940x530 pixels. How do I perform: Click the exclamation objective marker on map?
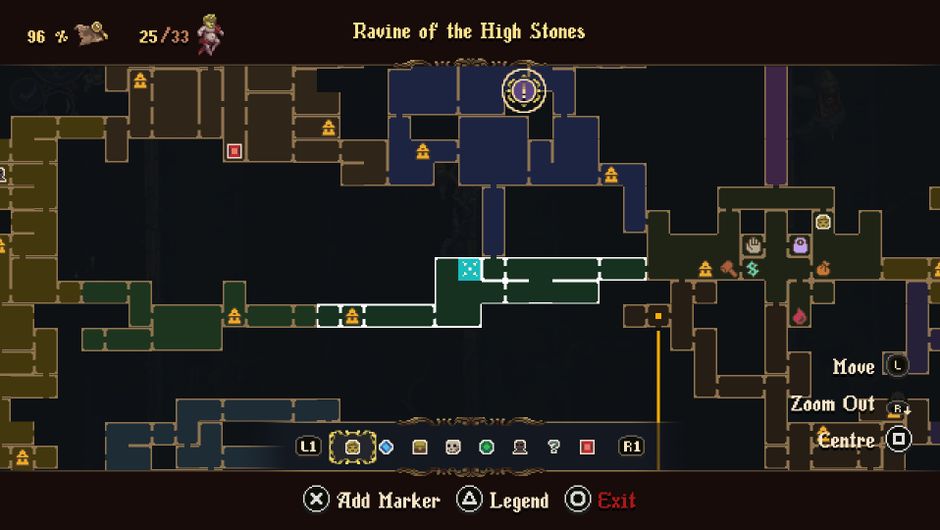(524, 91)
